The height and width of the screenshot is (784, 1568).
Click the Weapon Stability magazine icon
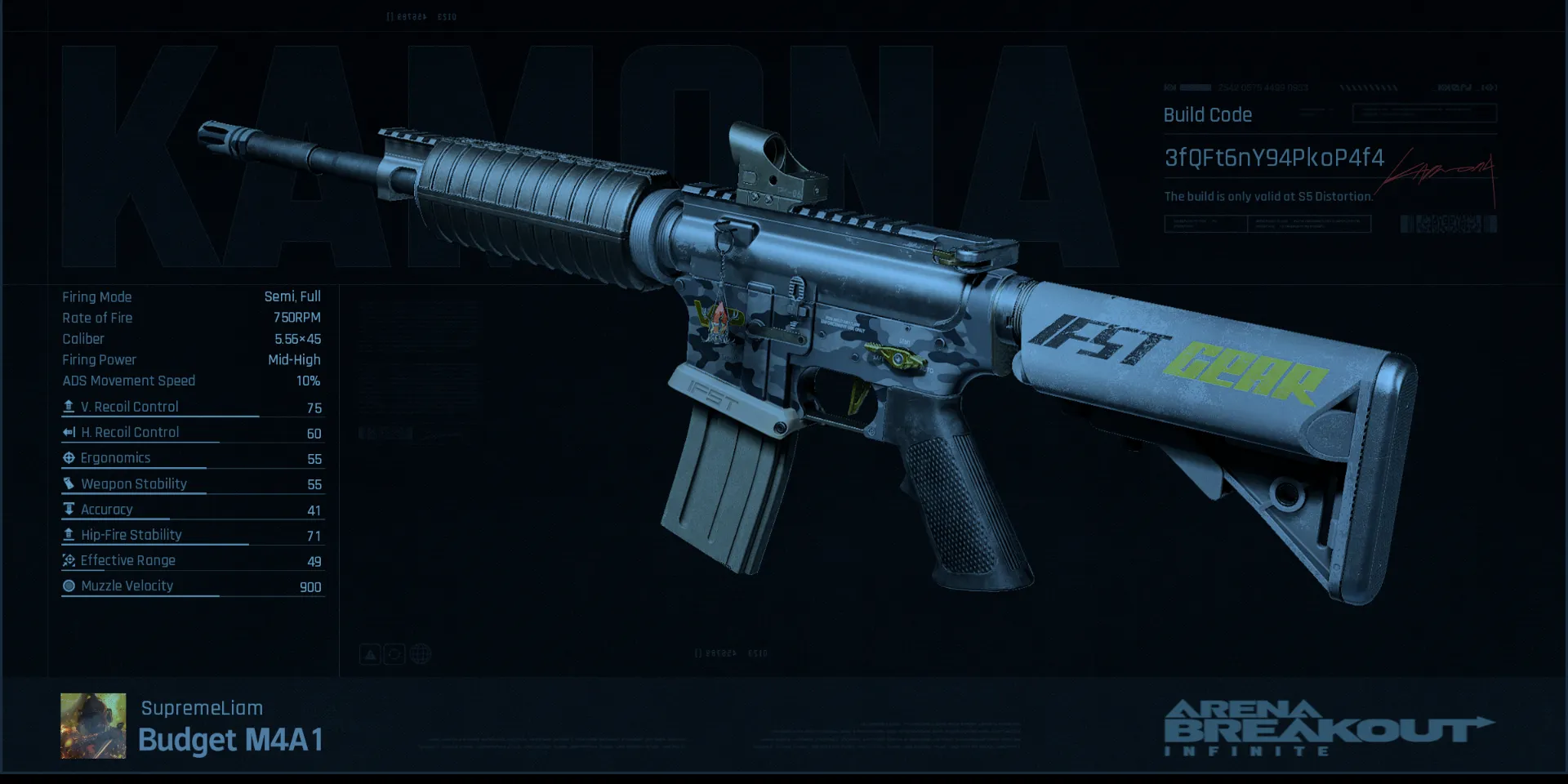point(69,483)
